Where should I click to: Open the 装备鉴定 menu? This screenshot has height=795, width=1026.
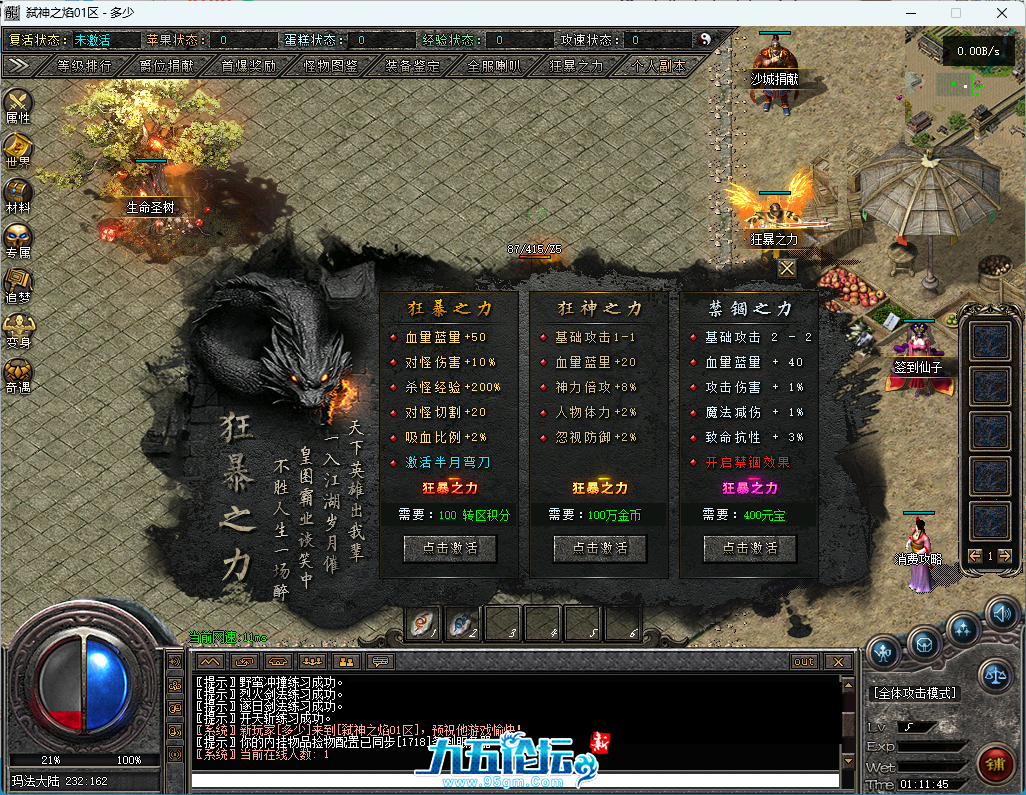click(412, 65)
